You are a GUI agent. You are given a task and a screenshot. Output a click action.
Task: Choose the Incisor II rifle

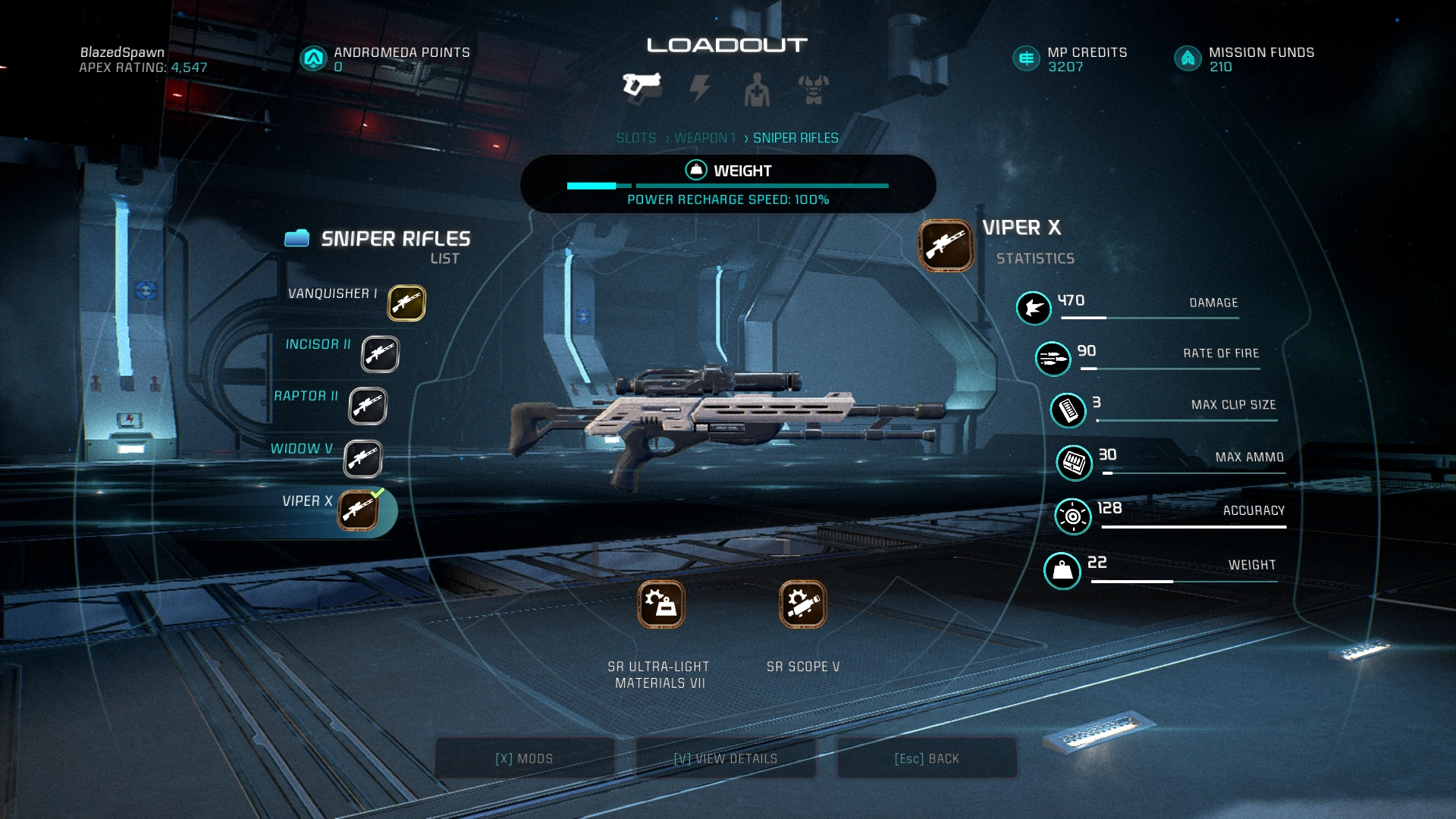tap(380, 354)
